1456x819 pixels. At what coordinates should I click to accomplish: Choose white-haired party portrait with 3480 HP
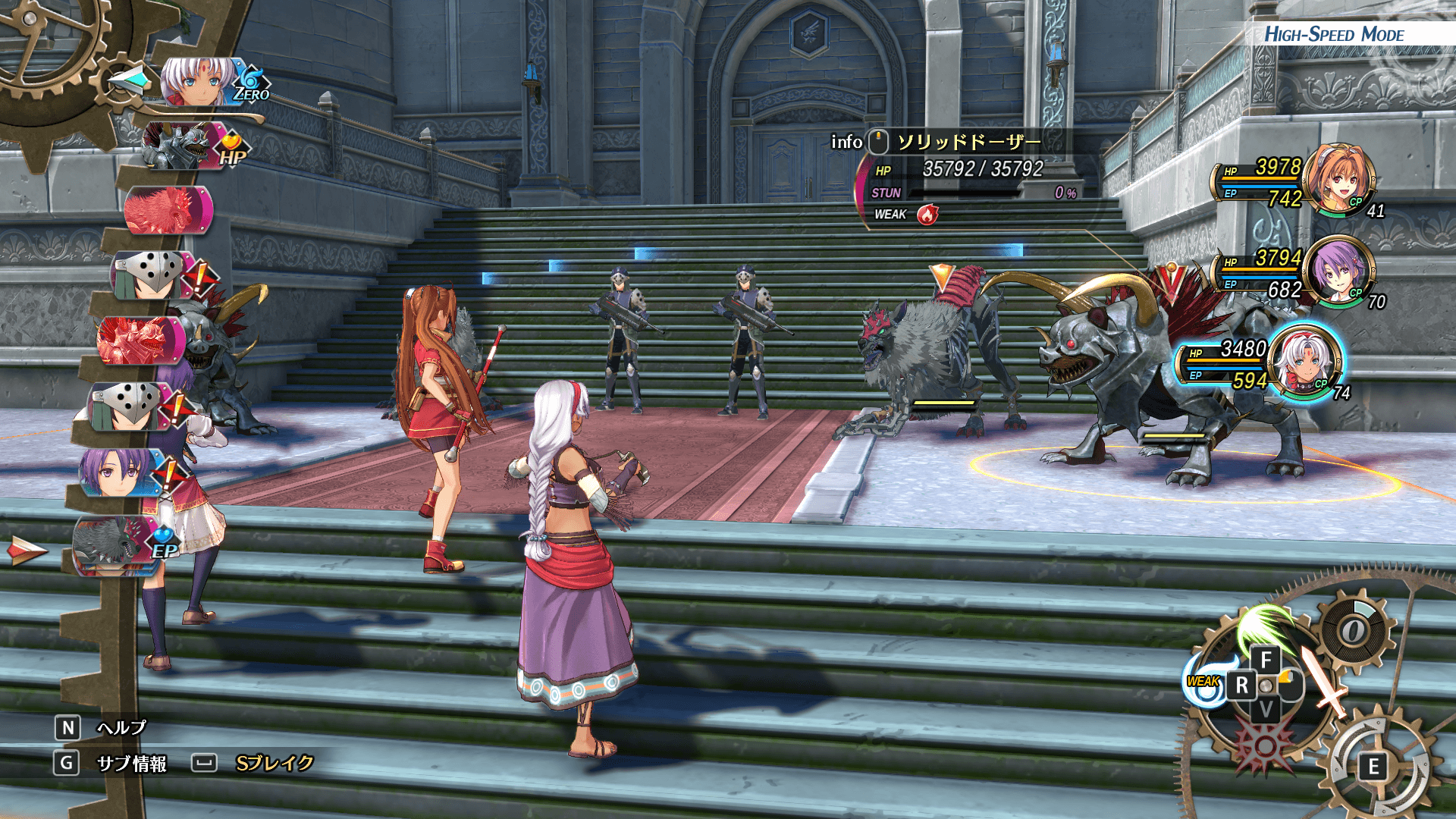click(x=1304, y=362)
